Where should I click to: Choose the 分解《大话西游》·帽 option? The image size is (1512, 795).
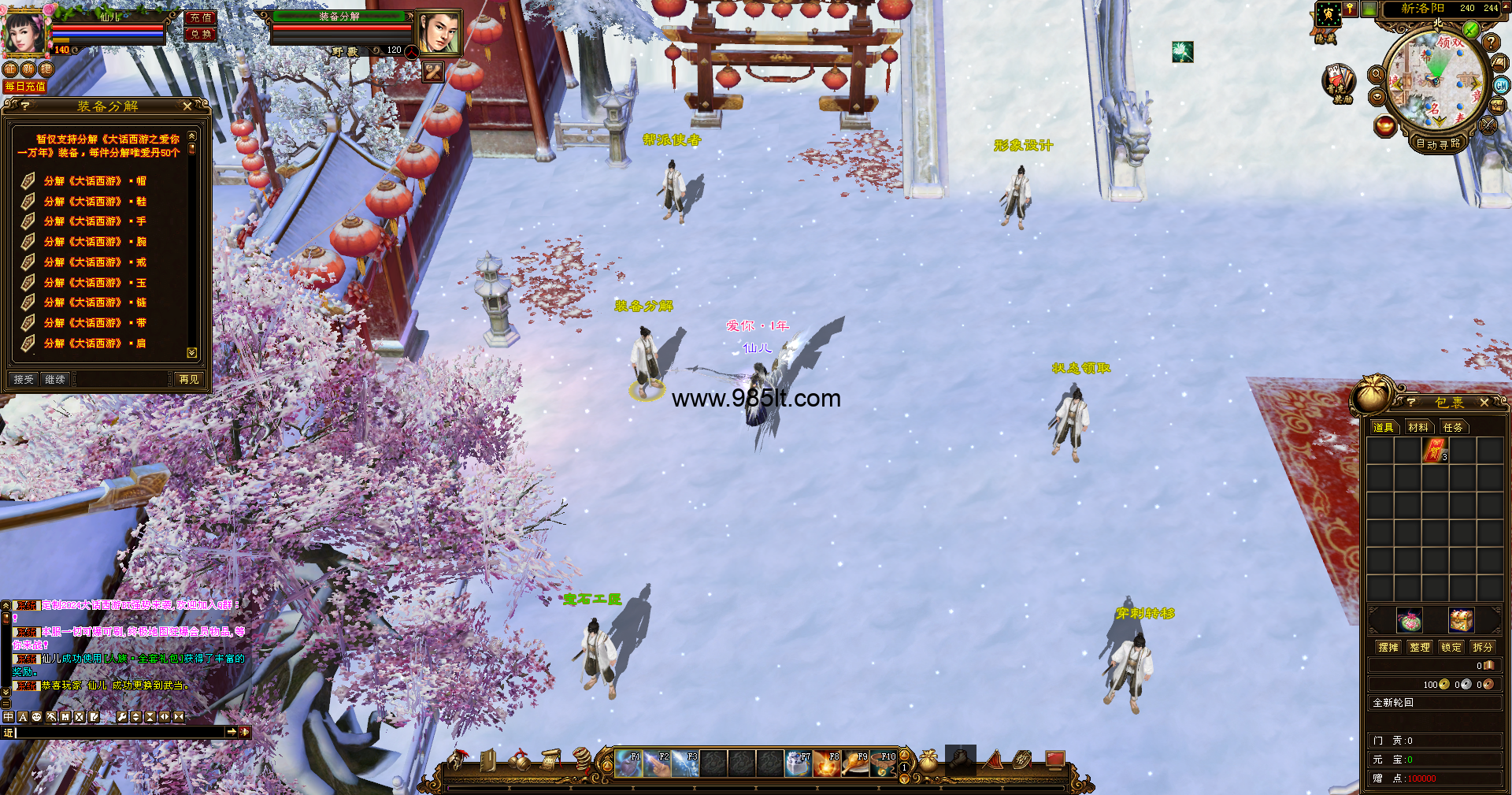[x=94, y=181]
